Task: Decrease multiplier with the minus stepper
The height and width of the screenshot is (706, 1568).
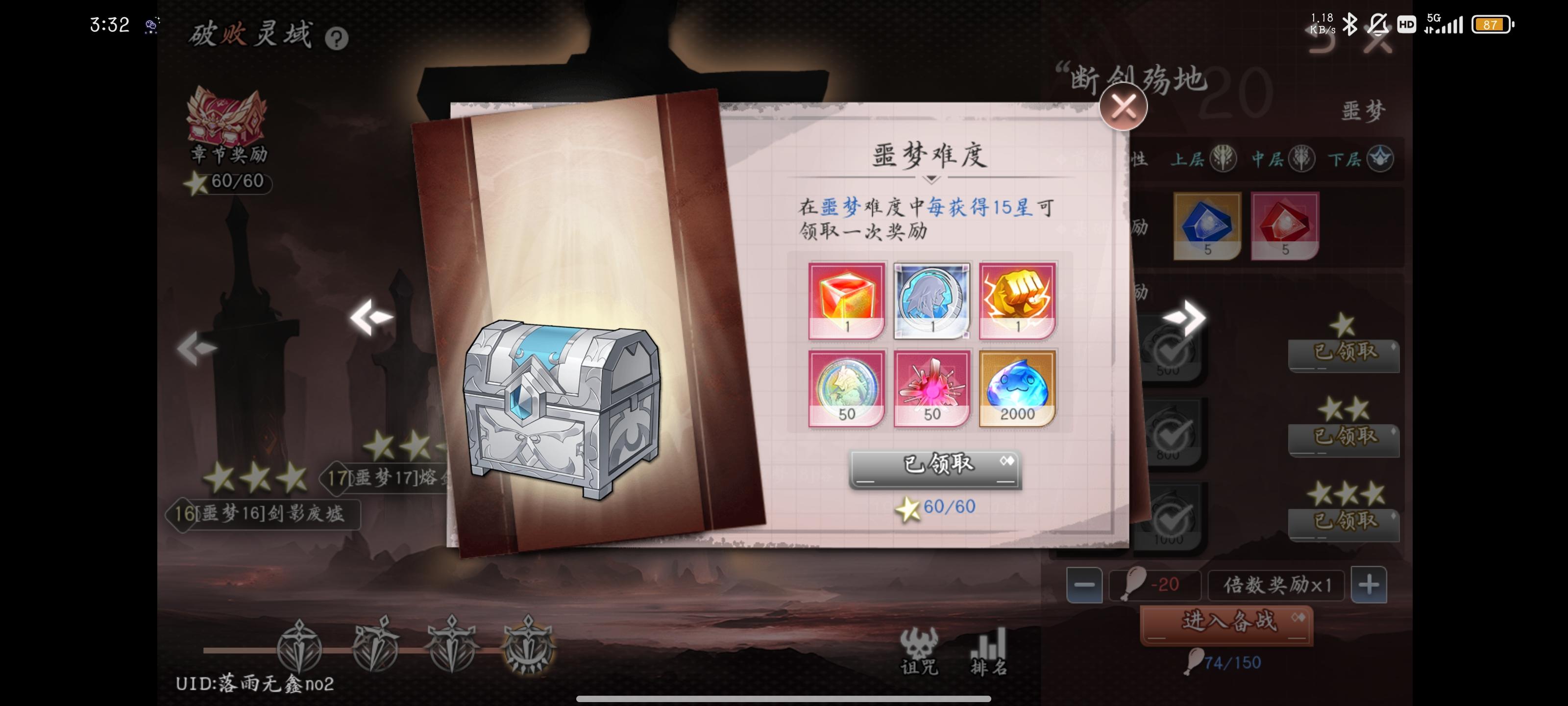Action: (x=1085, y=585)
